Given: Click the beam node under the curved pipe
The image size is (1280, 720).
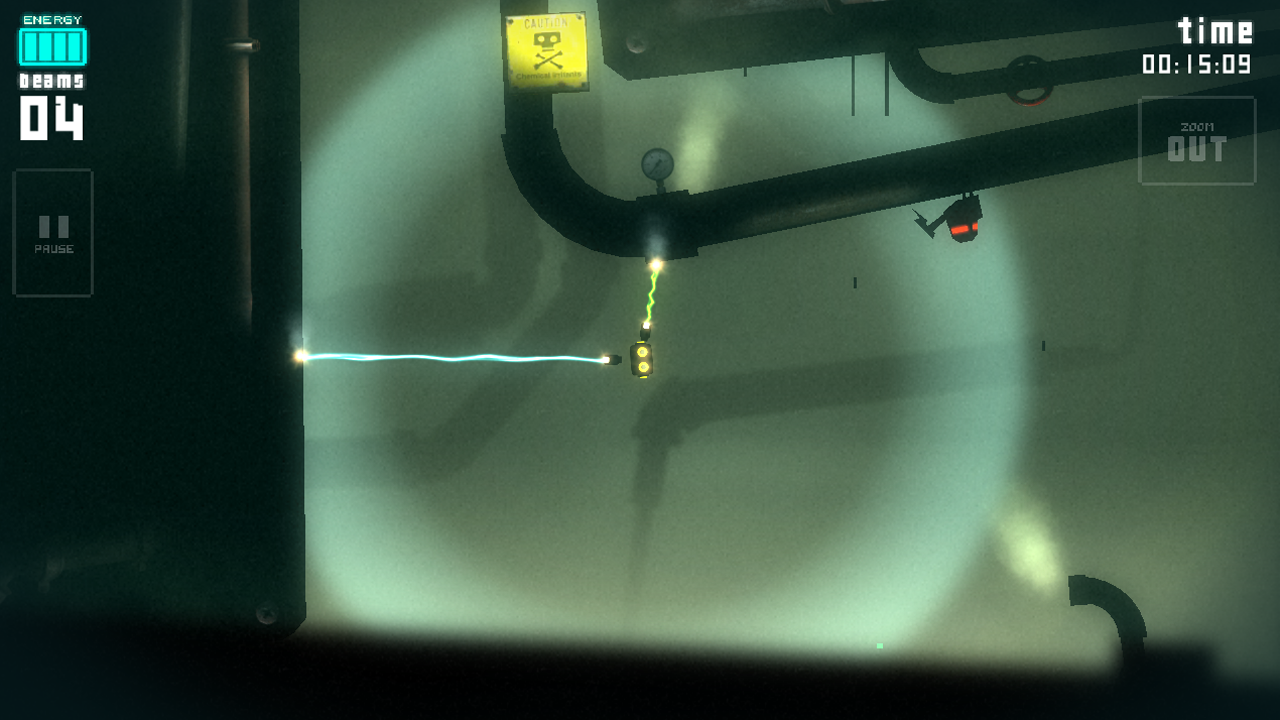Looking at the screenshot, I should [x=655, y=264].
